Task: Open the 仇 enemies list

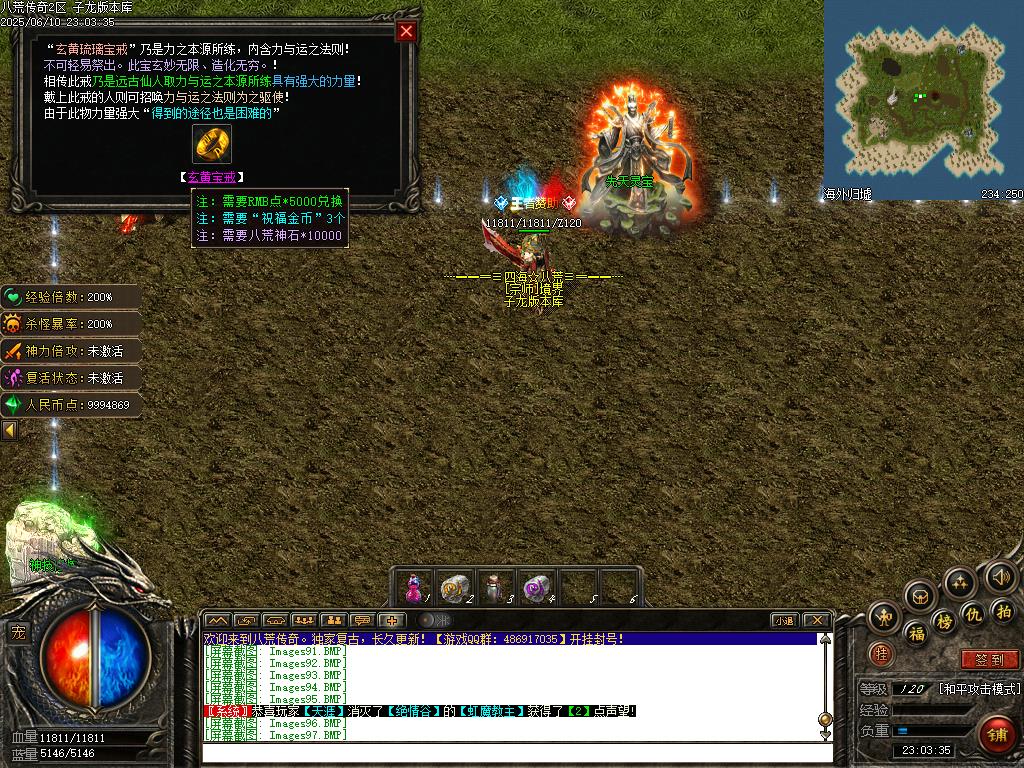Action: click(972, 613)
